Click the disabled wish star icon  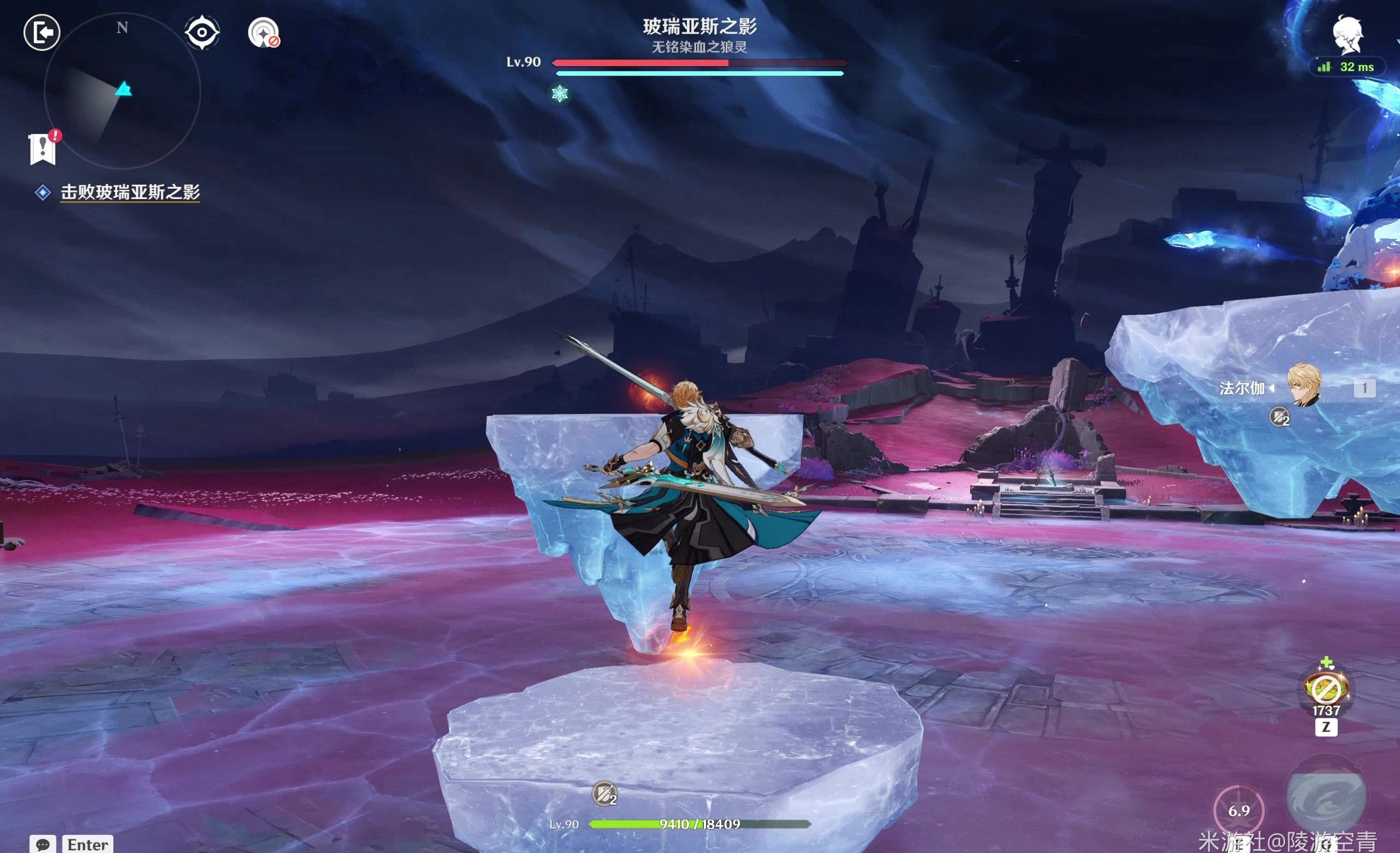click(x=263, y=33)
